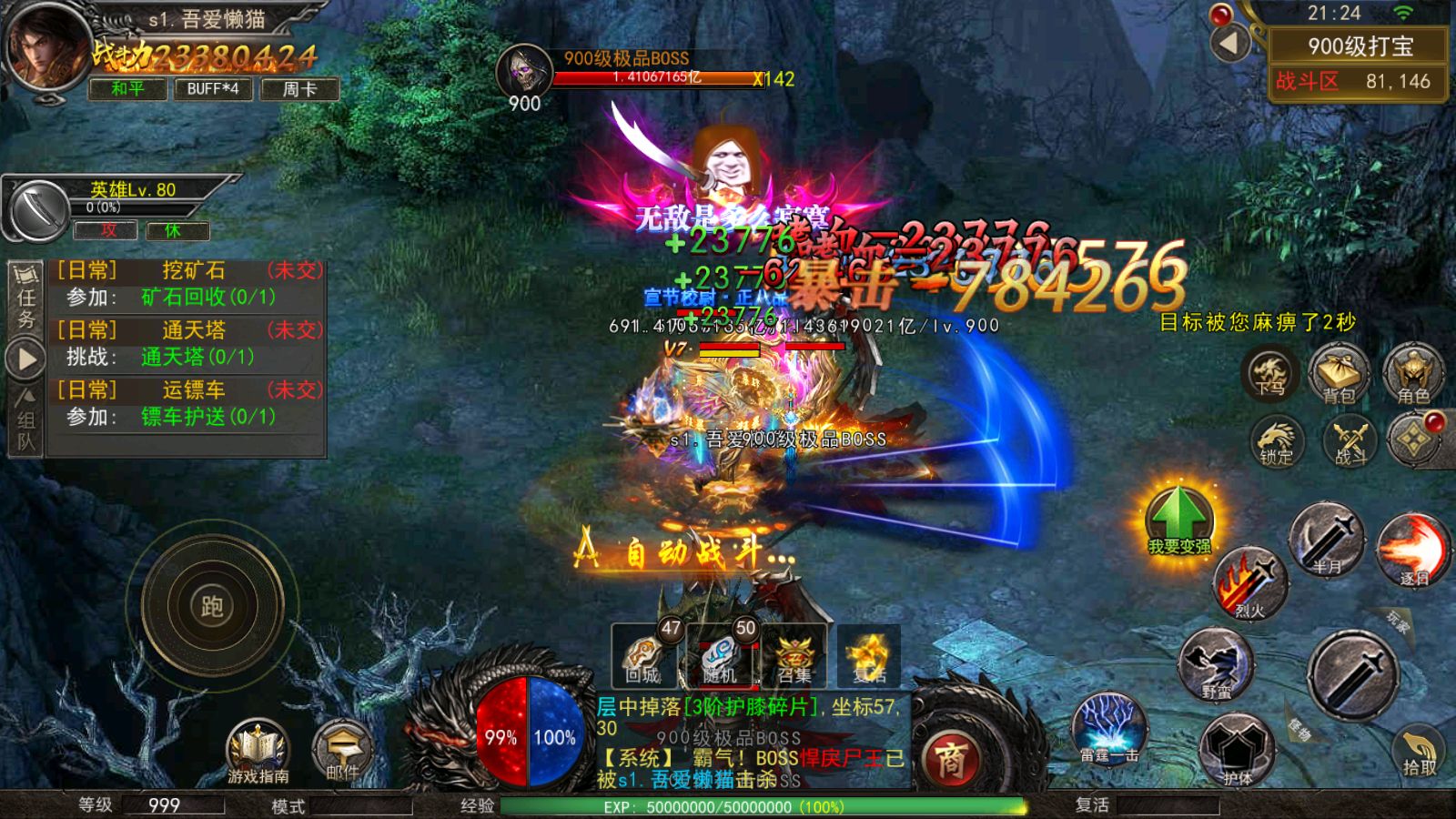Open the 背包 backpack
The width and height of the screenshot is (1456, 819).
(x=1339, y=374)
